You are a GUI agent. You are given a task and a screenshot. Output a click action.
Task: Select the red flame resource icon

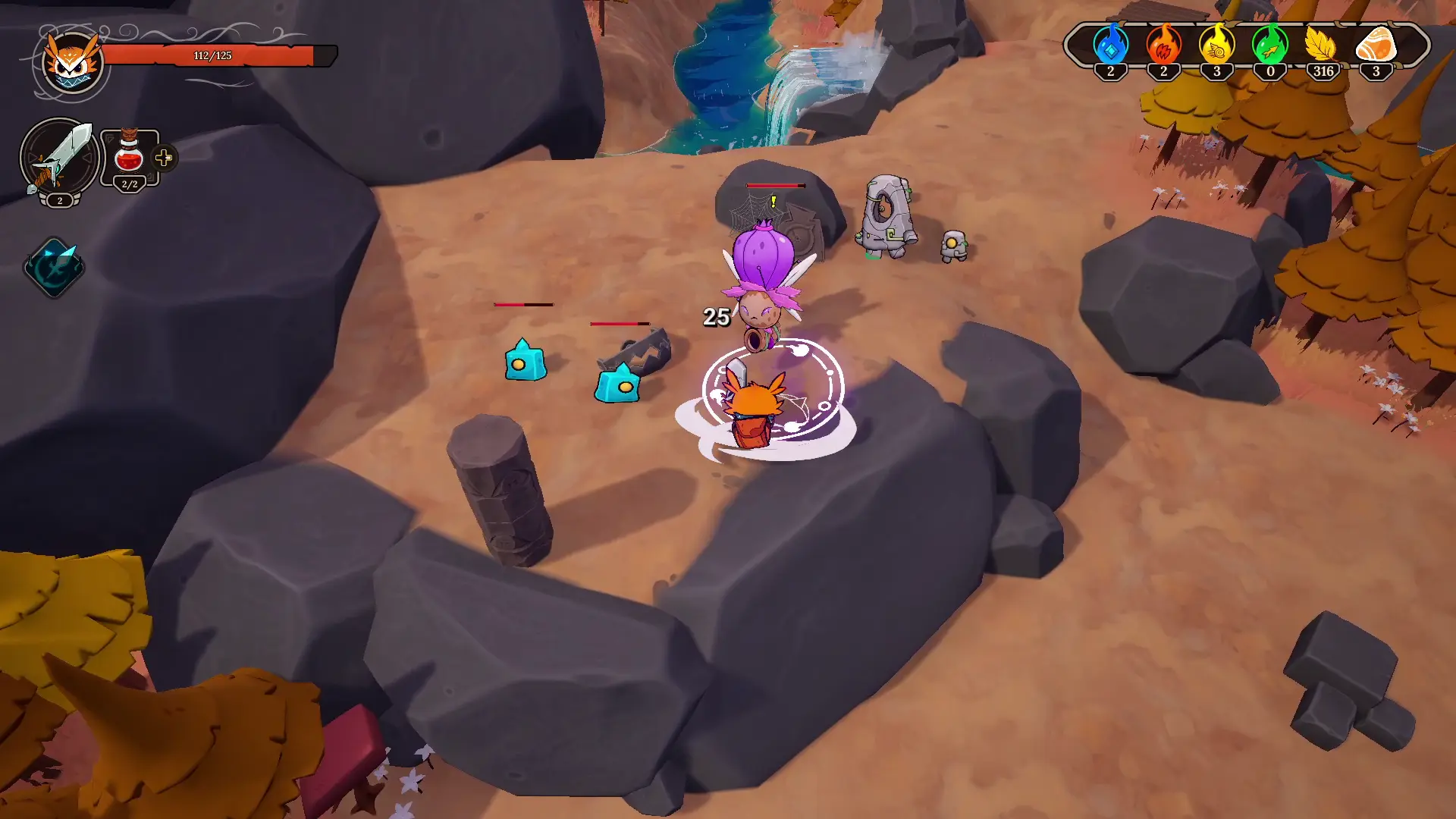pyautogui.click(x=1163, y=45)
